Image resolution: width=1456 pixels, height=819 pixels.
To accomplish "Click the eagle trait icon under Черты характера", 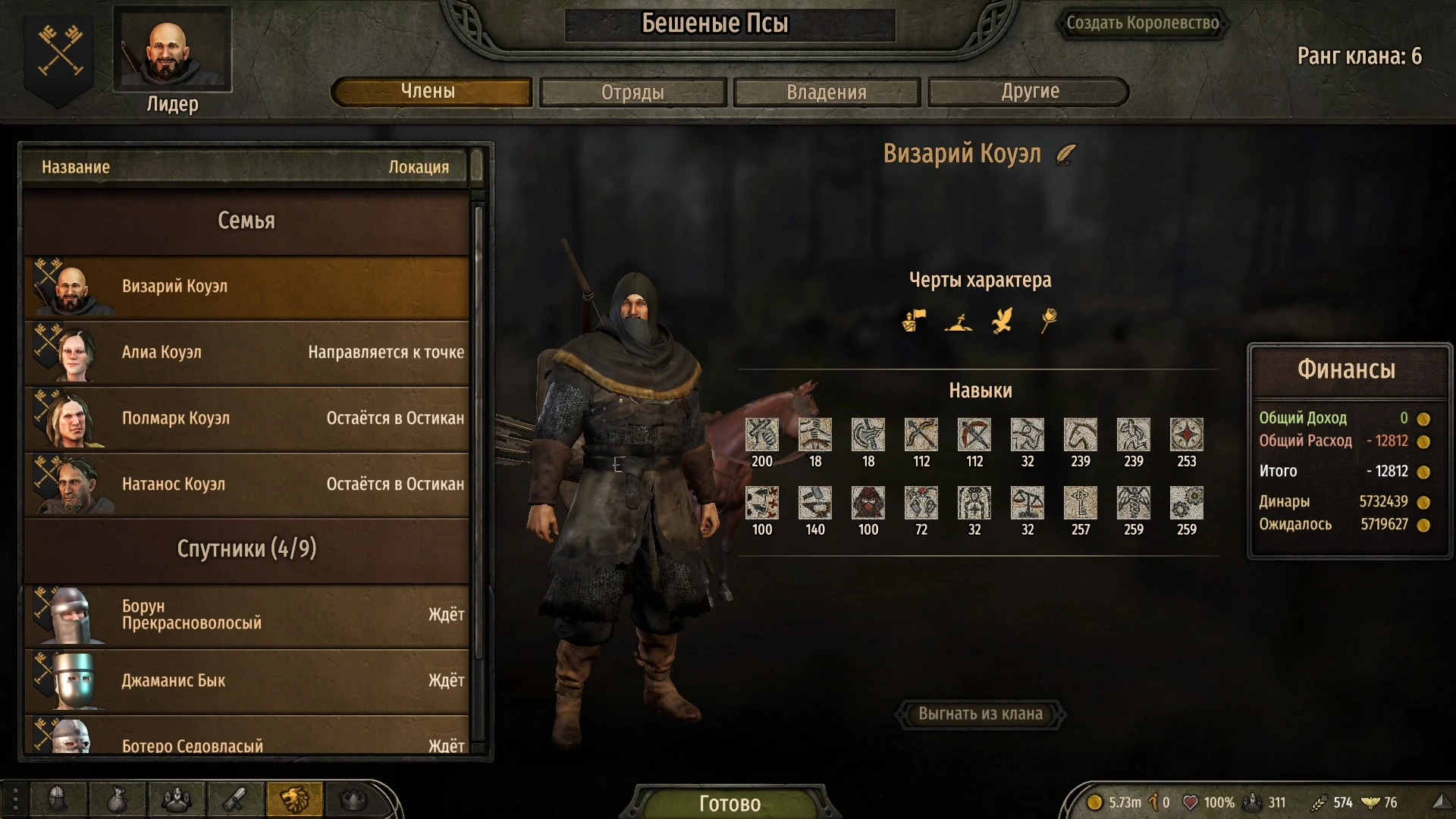I will 1003,319.
